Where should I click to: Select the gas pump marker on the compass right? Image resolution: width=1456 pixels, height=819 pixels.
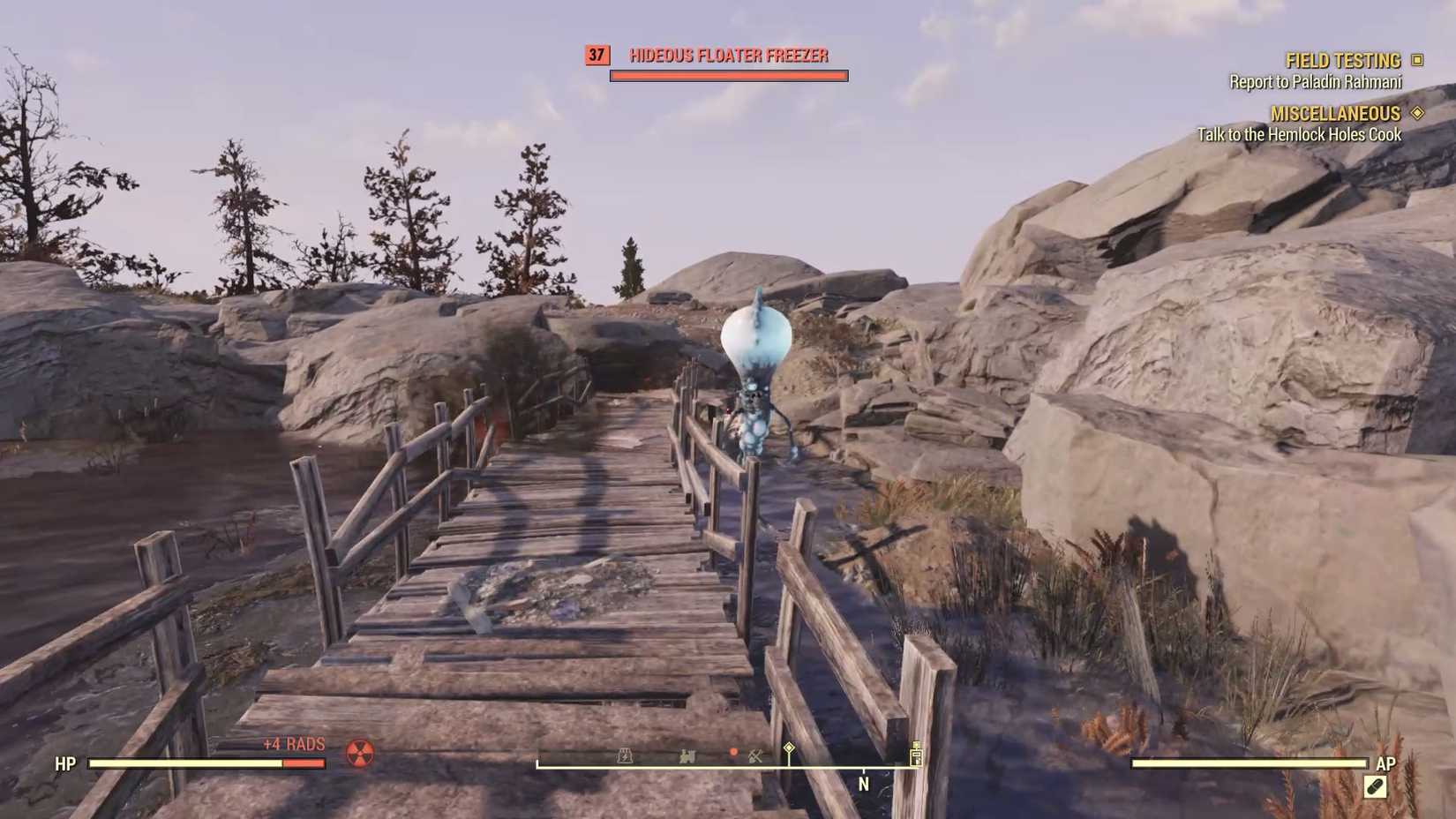[915, 755]
